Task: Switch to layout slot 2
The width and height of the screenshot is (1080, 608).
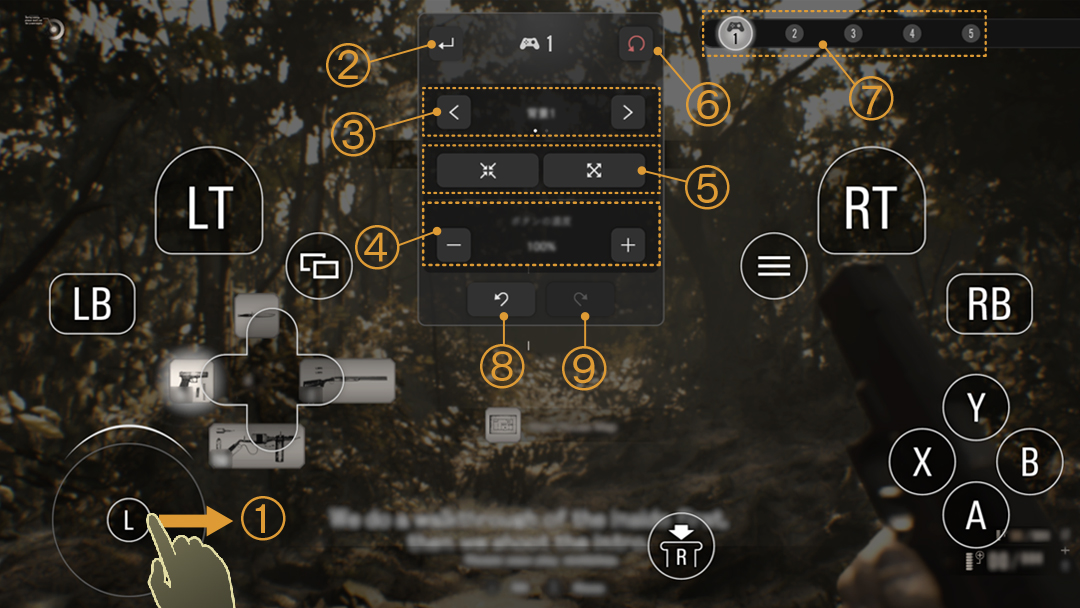Action: (794, 34)
